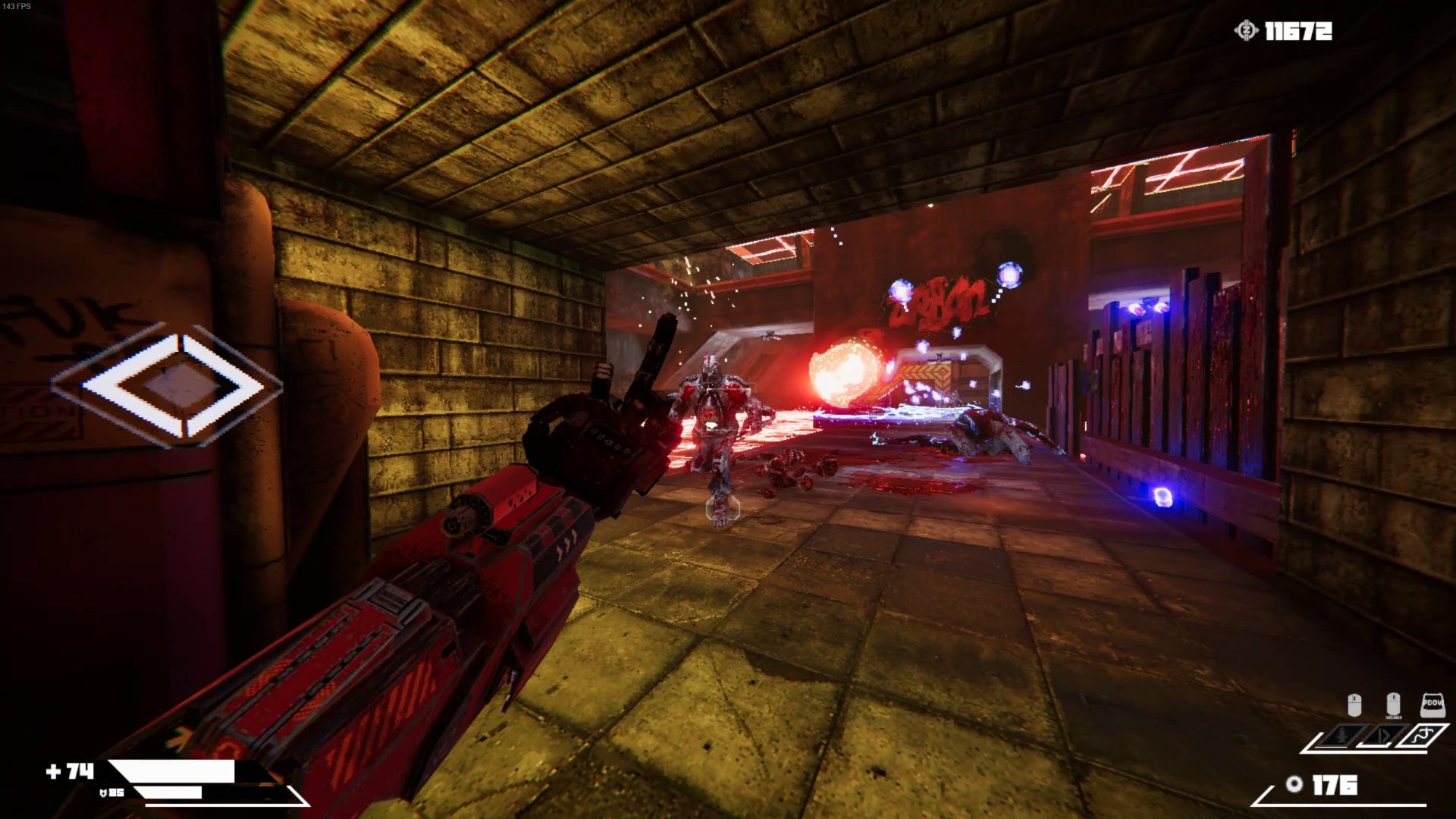Select the dash-arrow ability slot icon

coord(1383,736)
